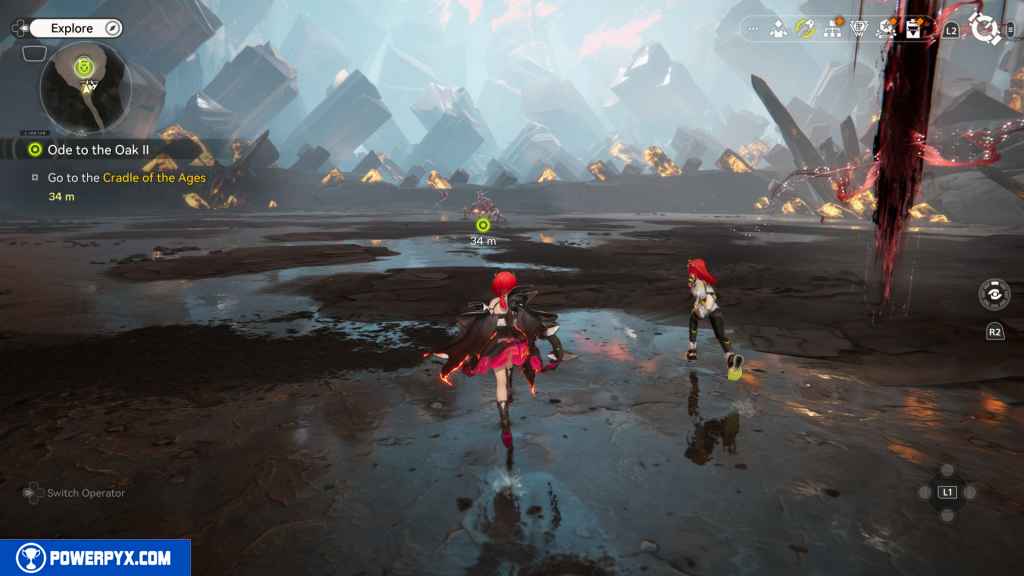Open the hierarchy chart icon with orange badge
The height and width of the screenshot is (576, 1024).
click(831, 29)
